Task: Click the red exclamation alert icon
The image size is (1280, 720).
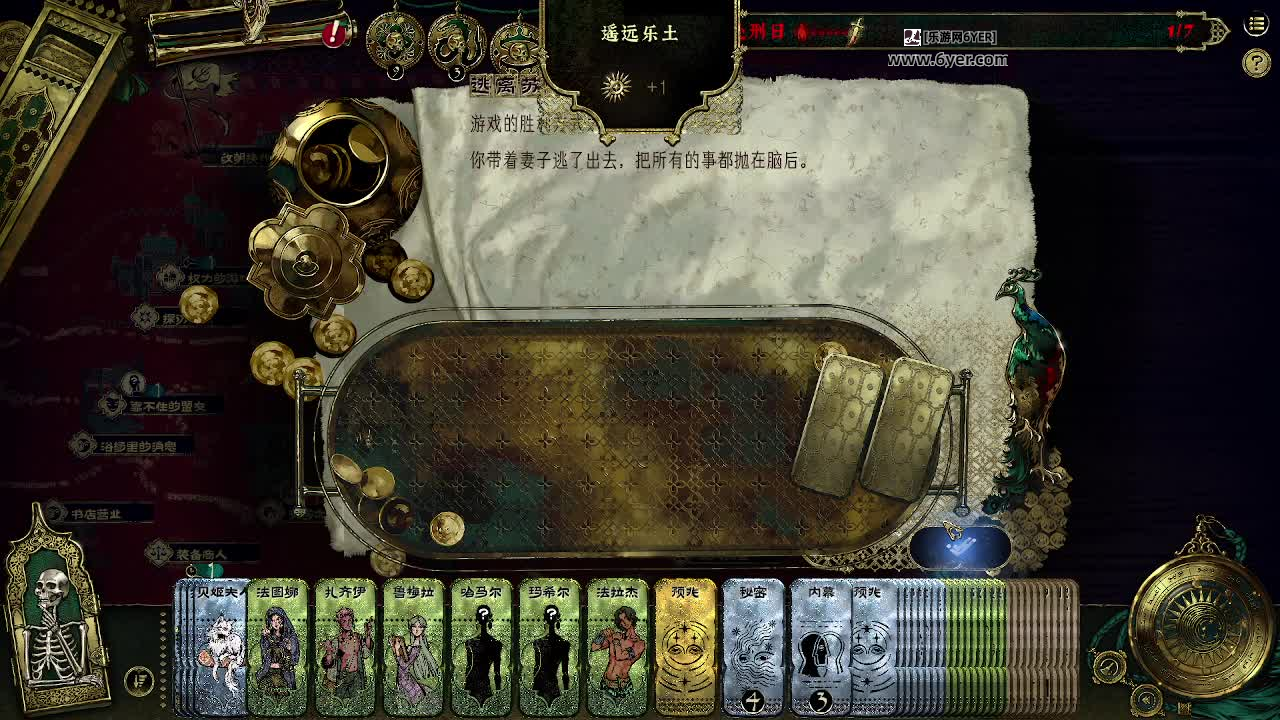Action: tap(334, 34)
